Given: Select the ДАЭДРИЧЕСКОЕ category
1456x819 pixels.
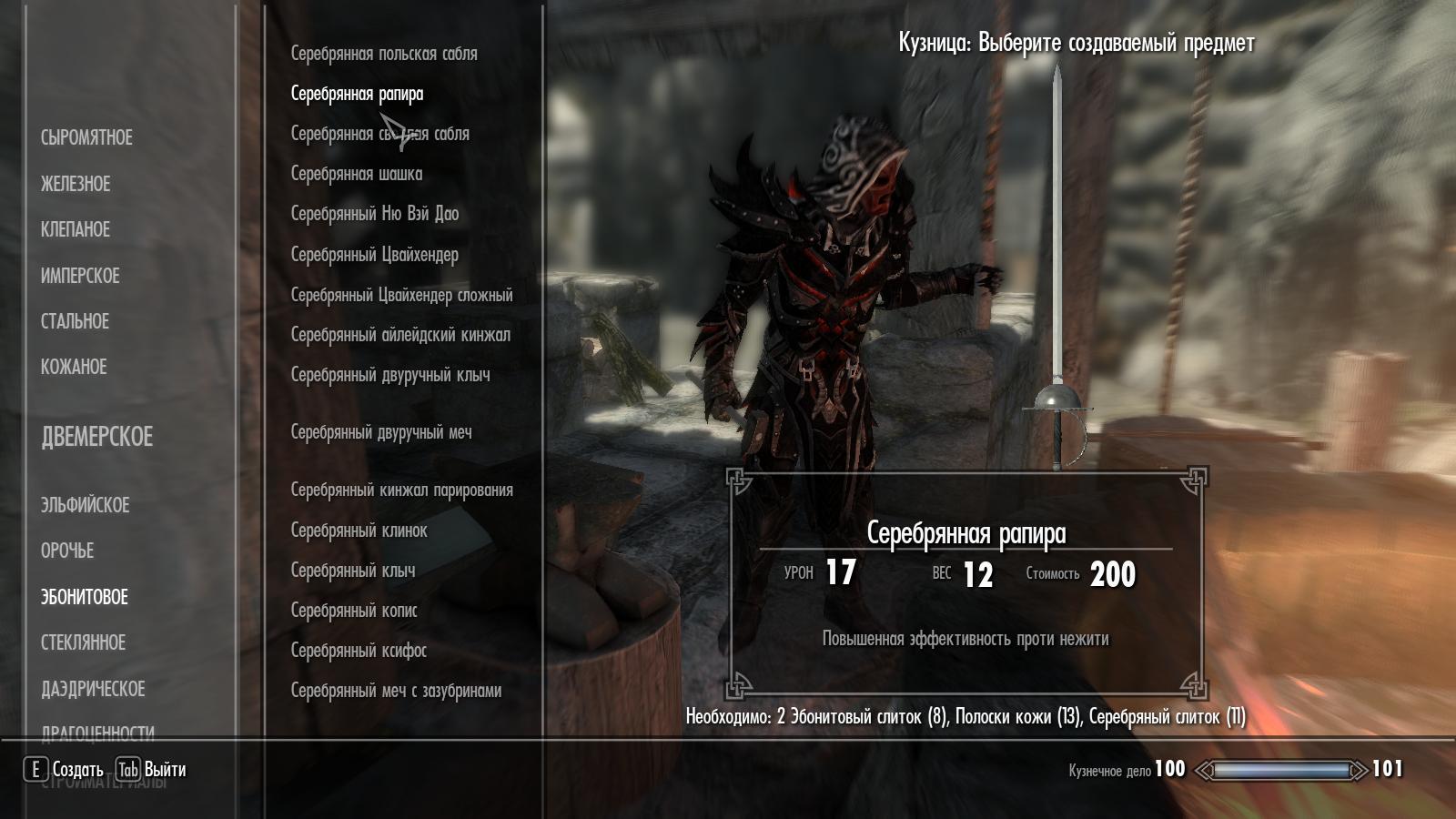Looking at the screenshot, I should tap(93, 689).
